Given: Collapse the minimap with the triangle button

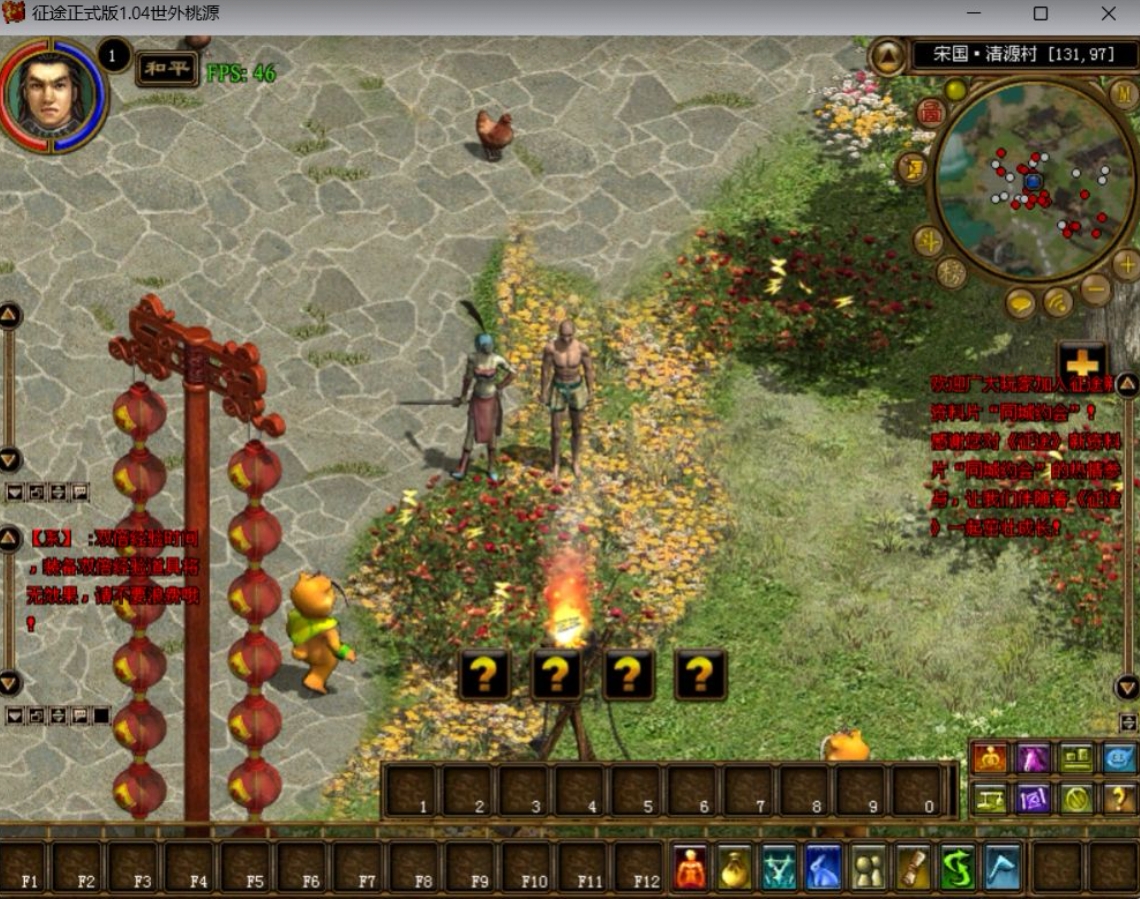Looking at the screenshot, I should tap(887, 56).
